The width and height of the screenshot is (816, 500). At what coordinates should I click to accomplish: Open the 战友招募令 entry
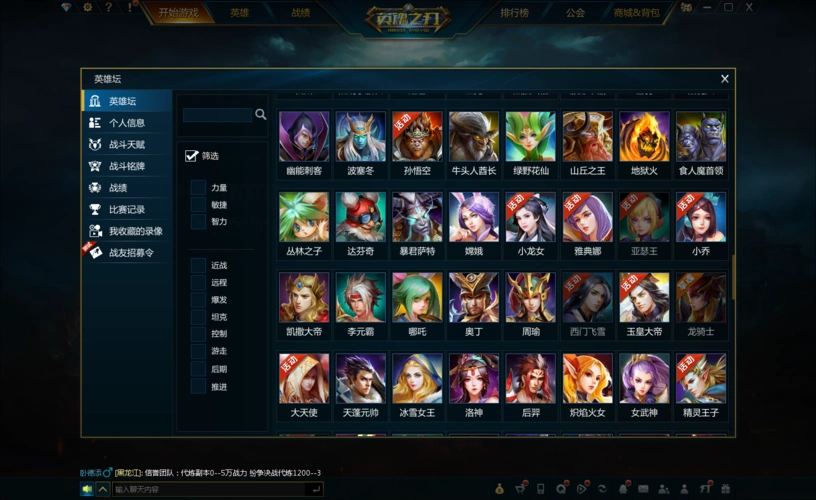(x=130, y=253)
